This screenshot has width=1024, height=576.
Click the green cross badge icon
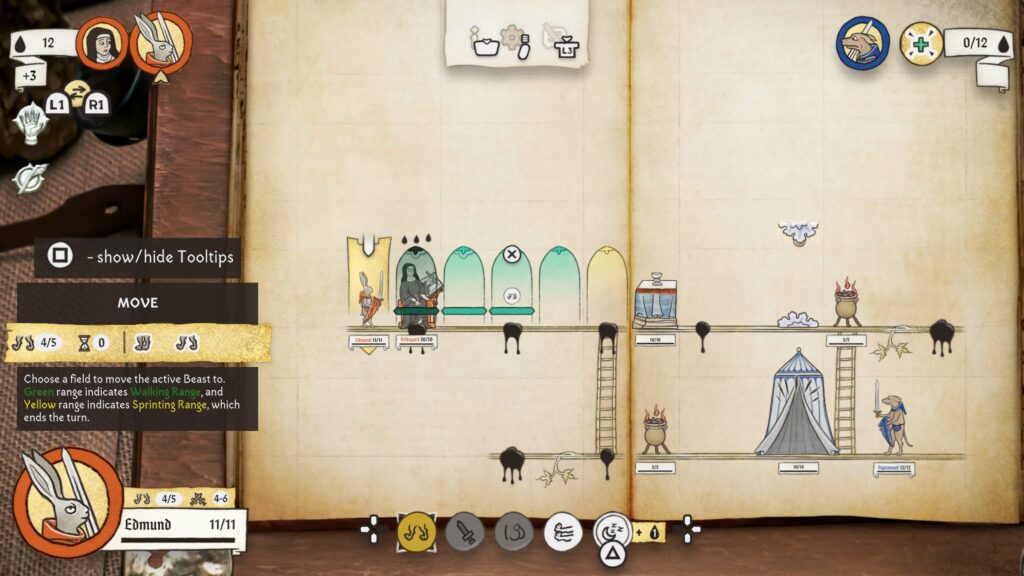coord(919,43)
